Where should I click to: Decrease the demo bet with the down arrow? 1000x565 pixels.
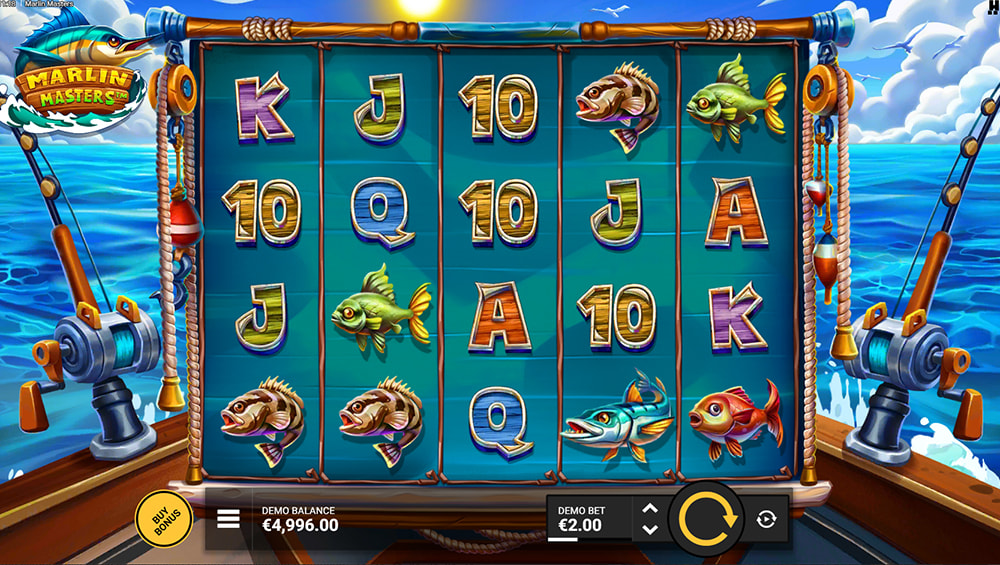[650, 529]
